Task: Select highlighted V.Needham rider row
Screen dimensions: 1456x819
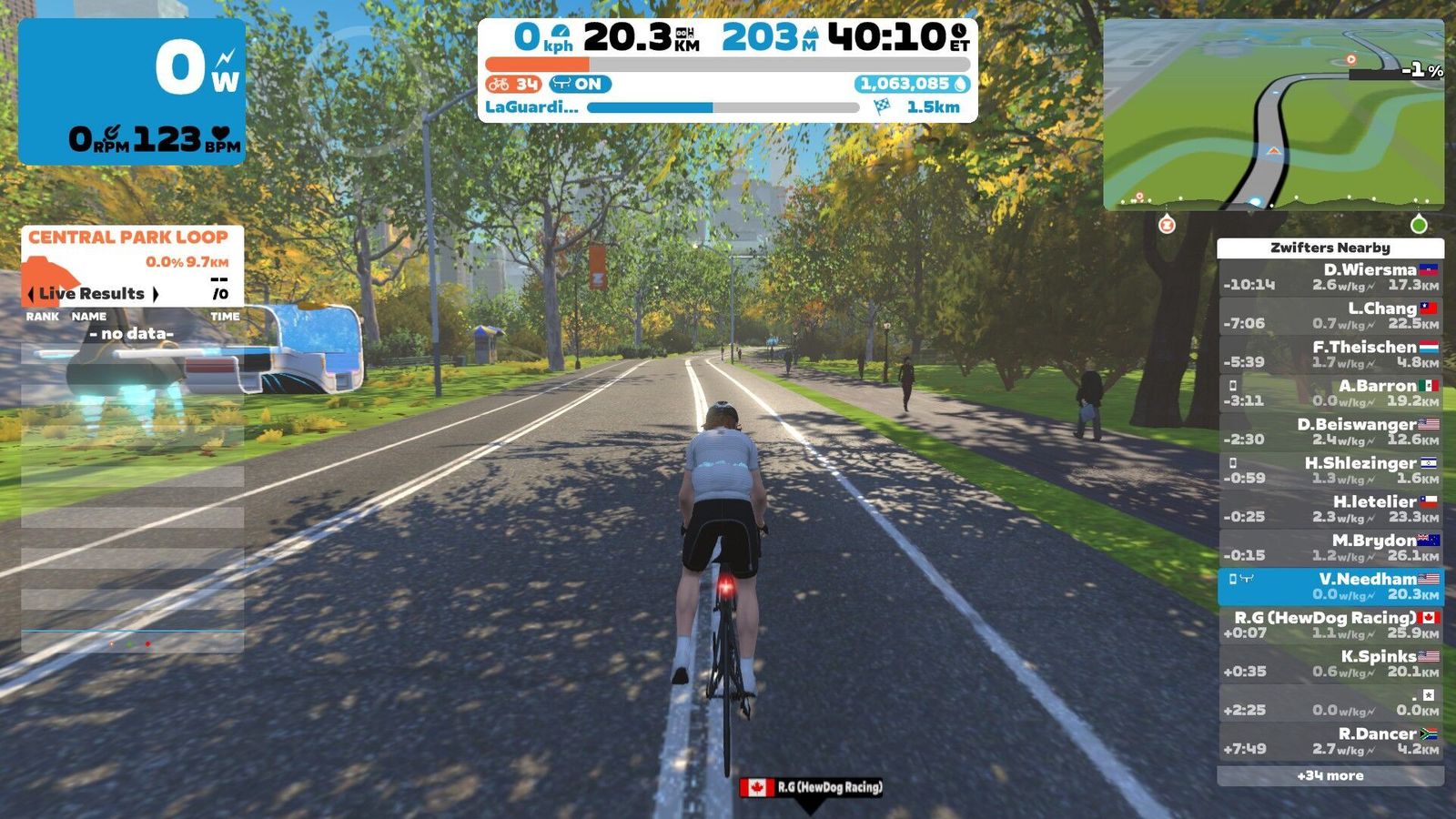Action: [1330, 586]
